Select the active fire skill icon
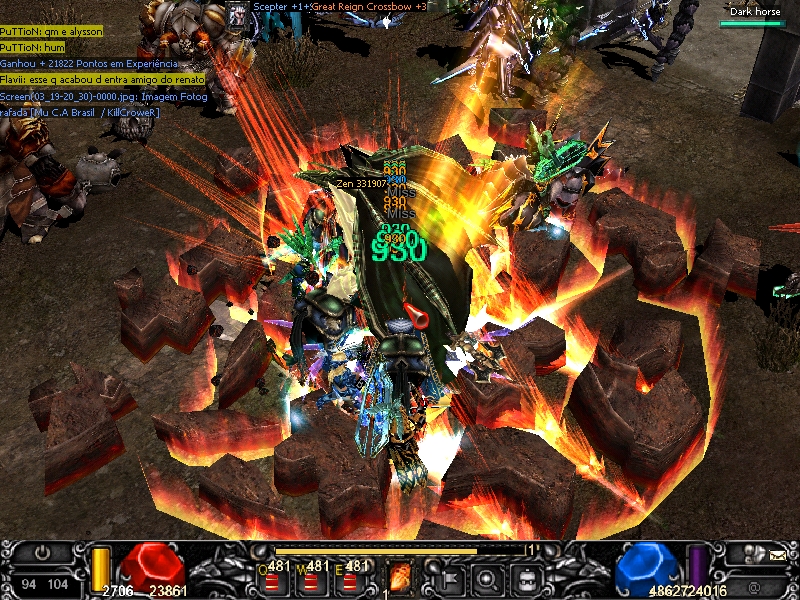800x600 pixels. click(400, 576)
